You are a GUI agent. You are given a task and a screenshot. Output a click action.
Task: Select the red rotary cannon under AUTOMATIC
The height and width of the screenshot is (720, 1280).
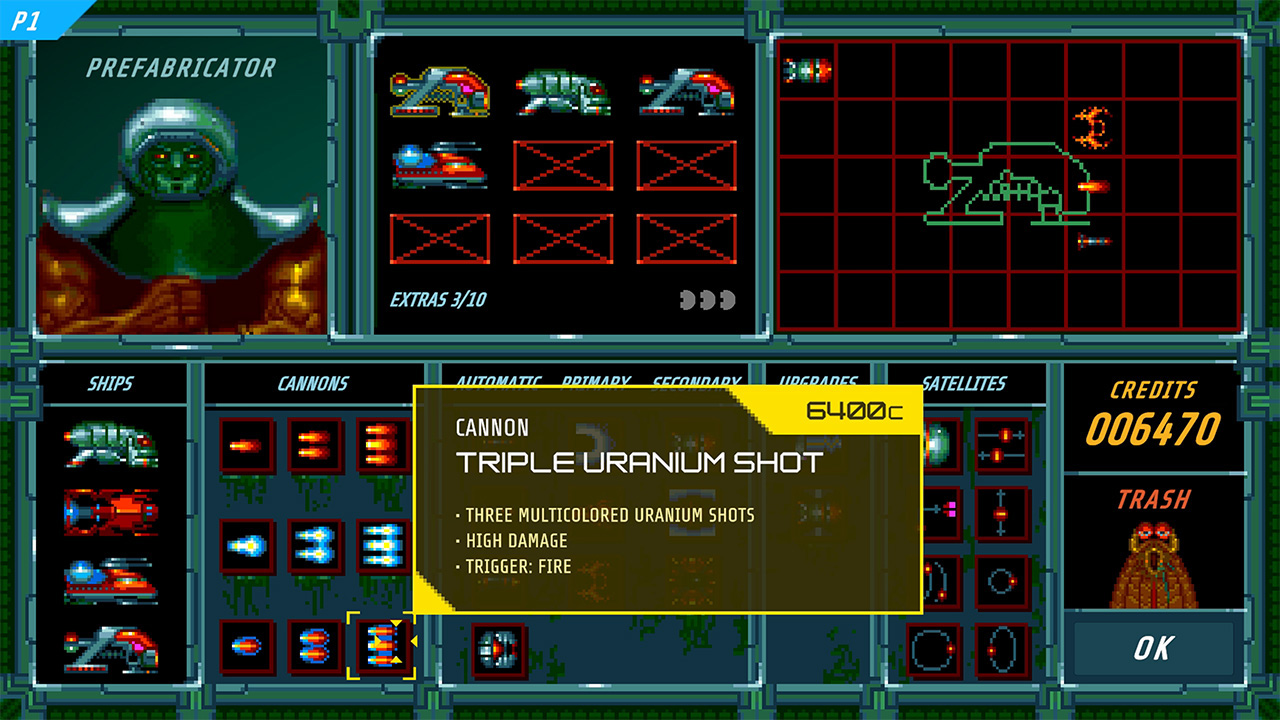point(496,648)
